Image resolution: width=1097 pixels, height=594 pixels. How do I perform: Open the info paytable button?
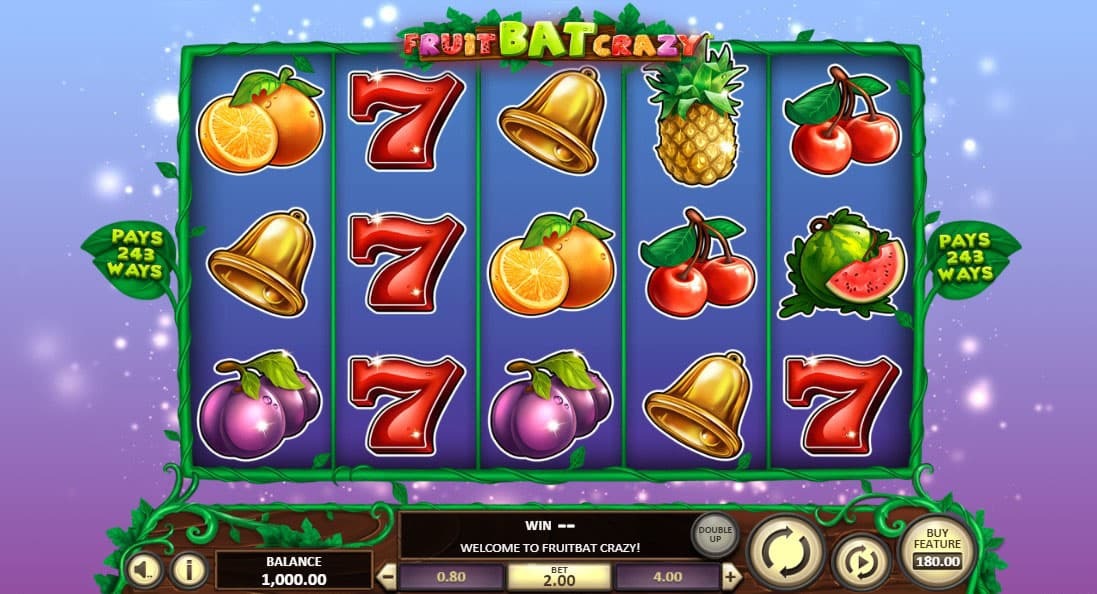click(x=187, y=570)
